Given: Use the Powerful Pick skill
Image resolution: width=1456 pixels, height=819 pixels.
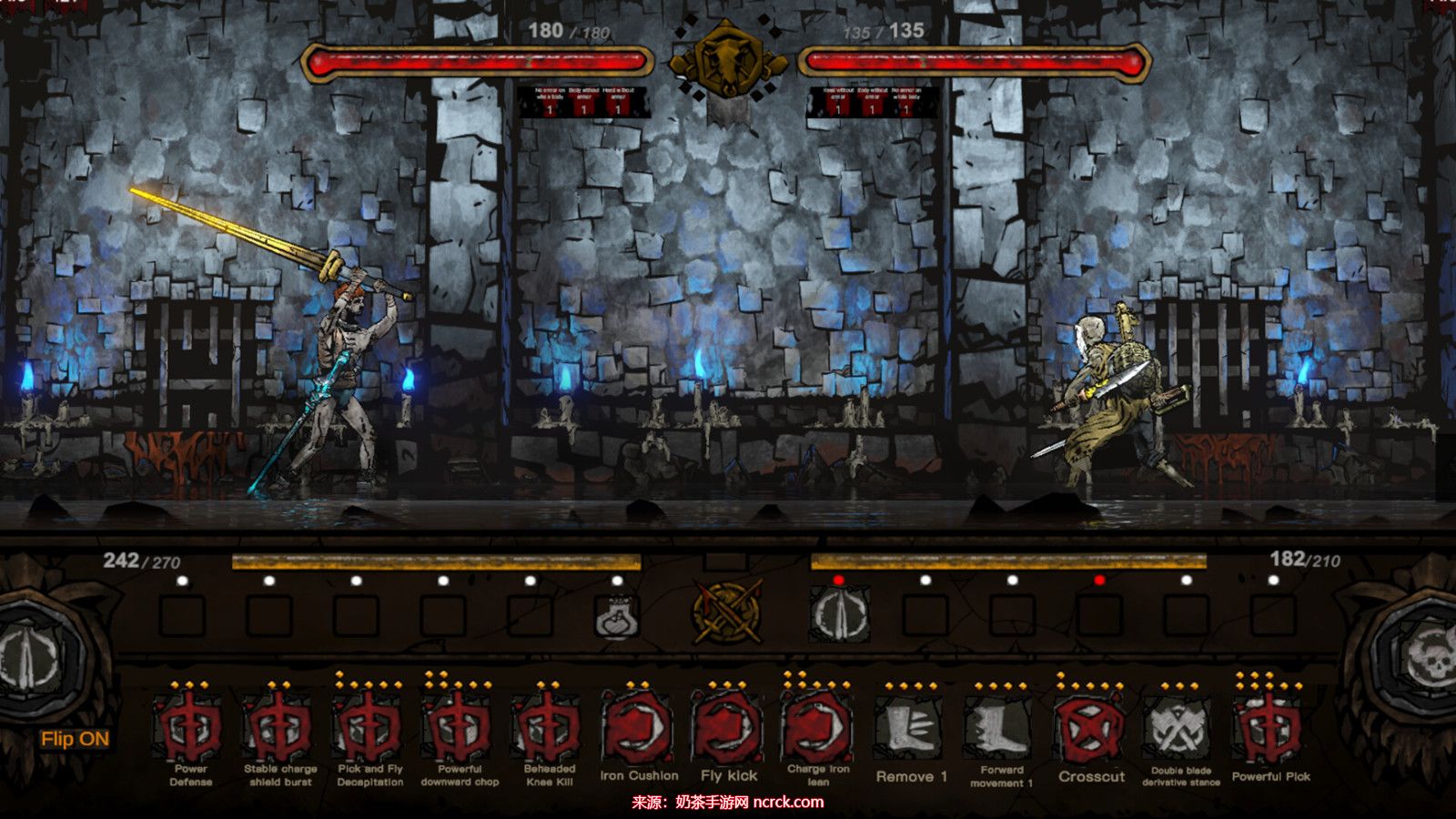Looking at the screenshot, I should [x=1270, y=728].
